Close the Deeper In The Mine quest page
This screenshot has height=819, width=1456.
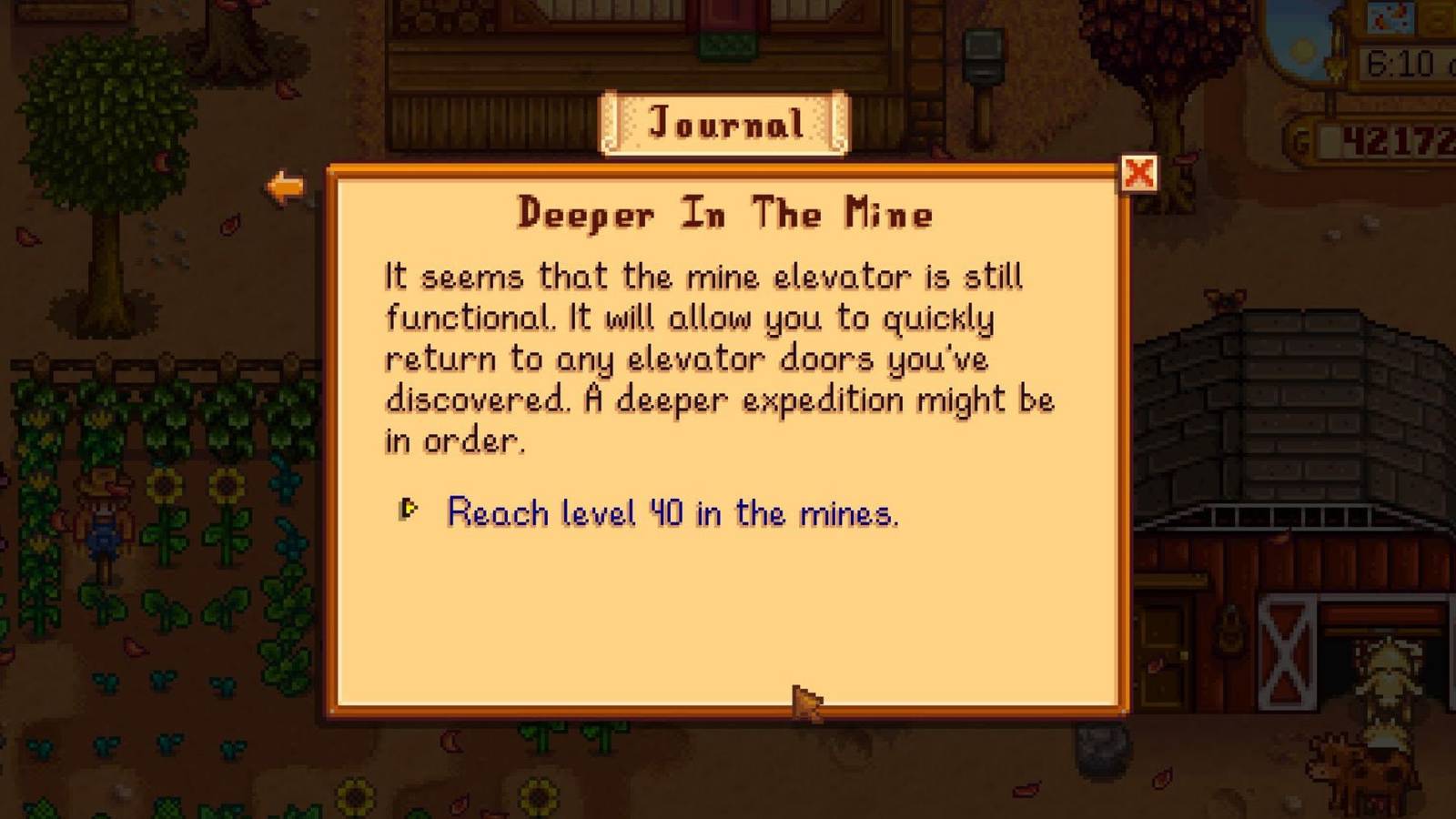click(1141, 175)
